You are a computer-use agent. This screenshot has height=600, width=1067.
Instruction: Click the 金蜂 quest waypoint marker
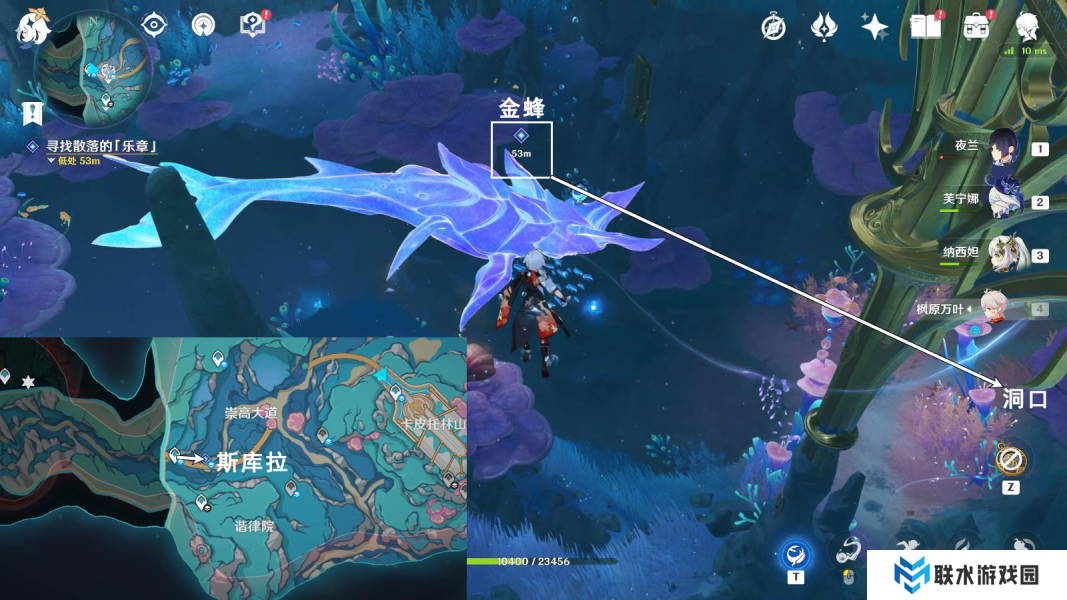[x=521, y=137]
